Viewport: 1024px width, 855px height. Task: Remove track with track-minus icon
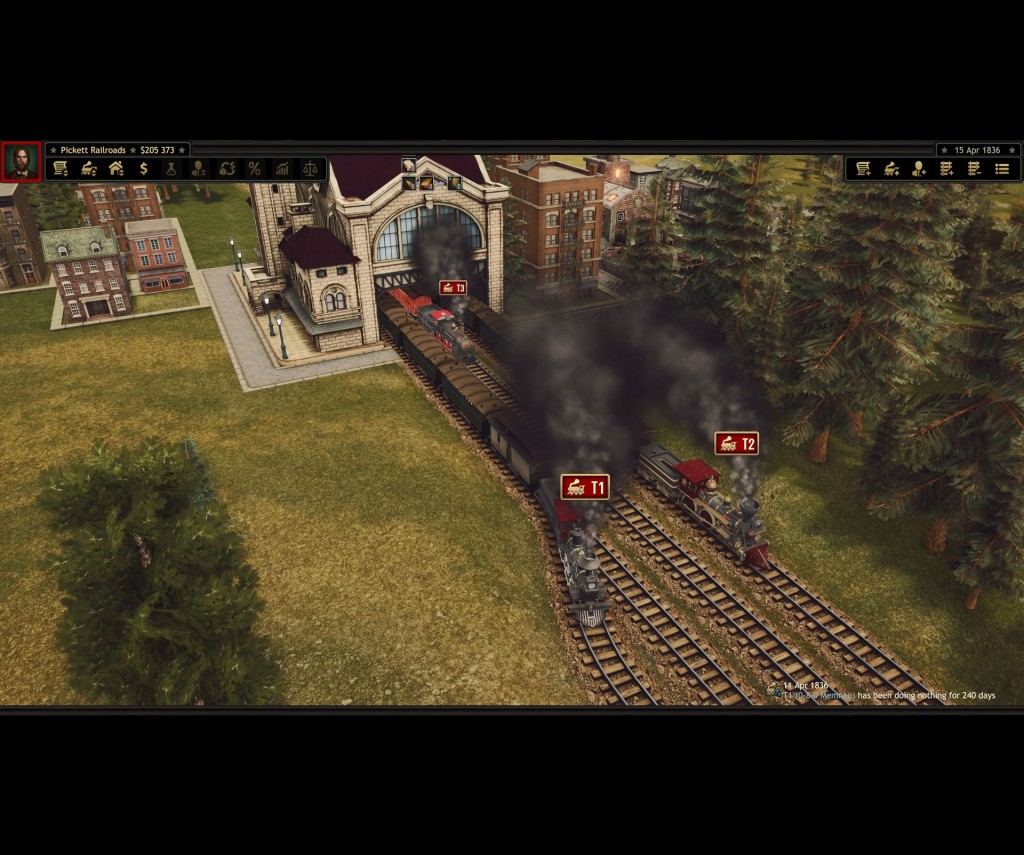click(x=974, y=169)
